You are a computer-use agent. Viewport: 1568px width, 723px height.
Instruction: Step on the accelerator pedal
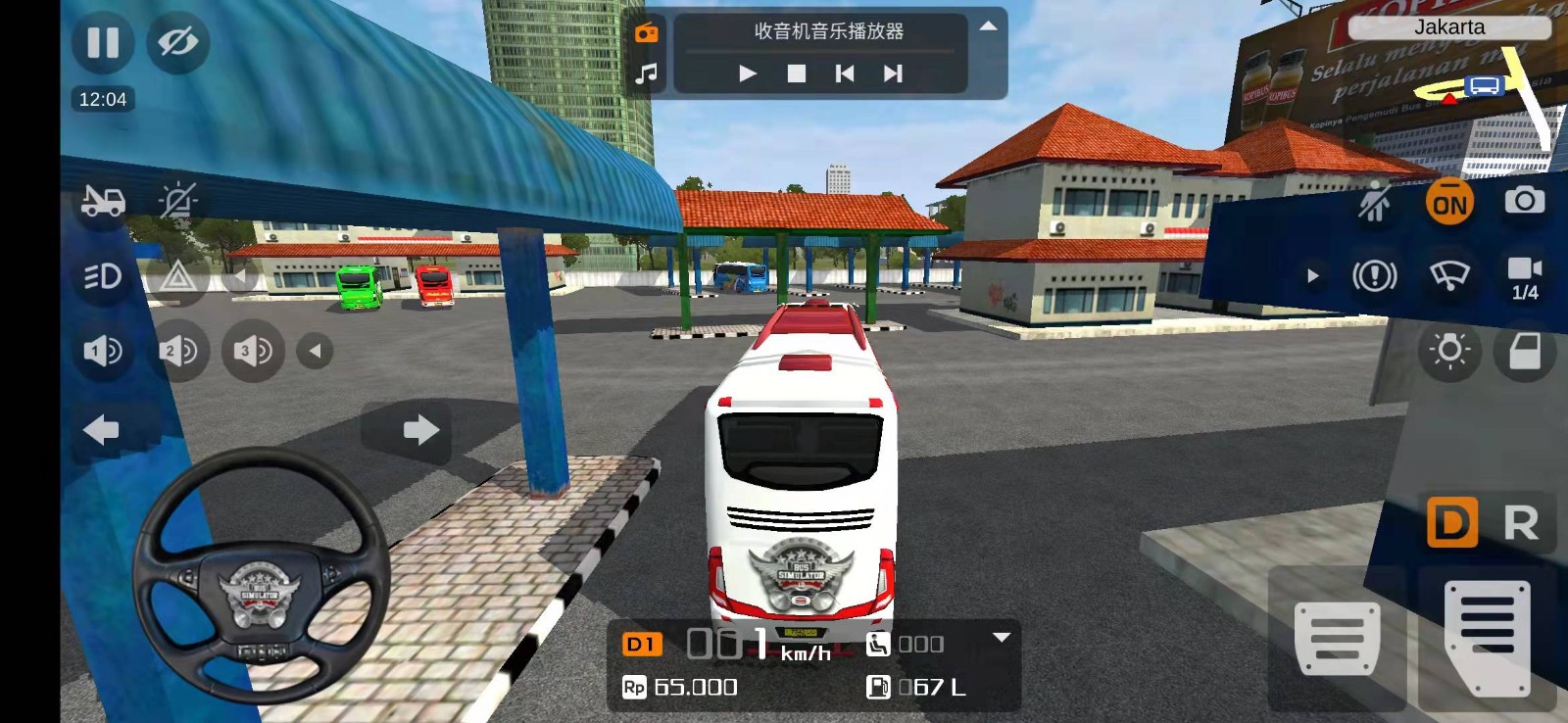click(1487, 637)
